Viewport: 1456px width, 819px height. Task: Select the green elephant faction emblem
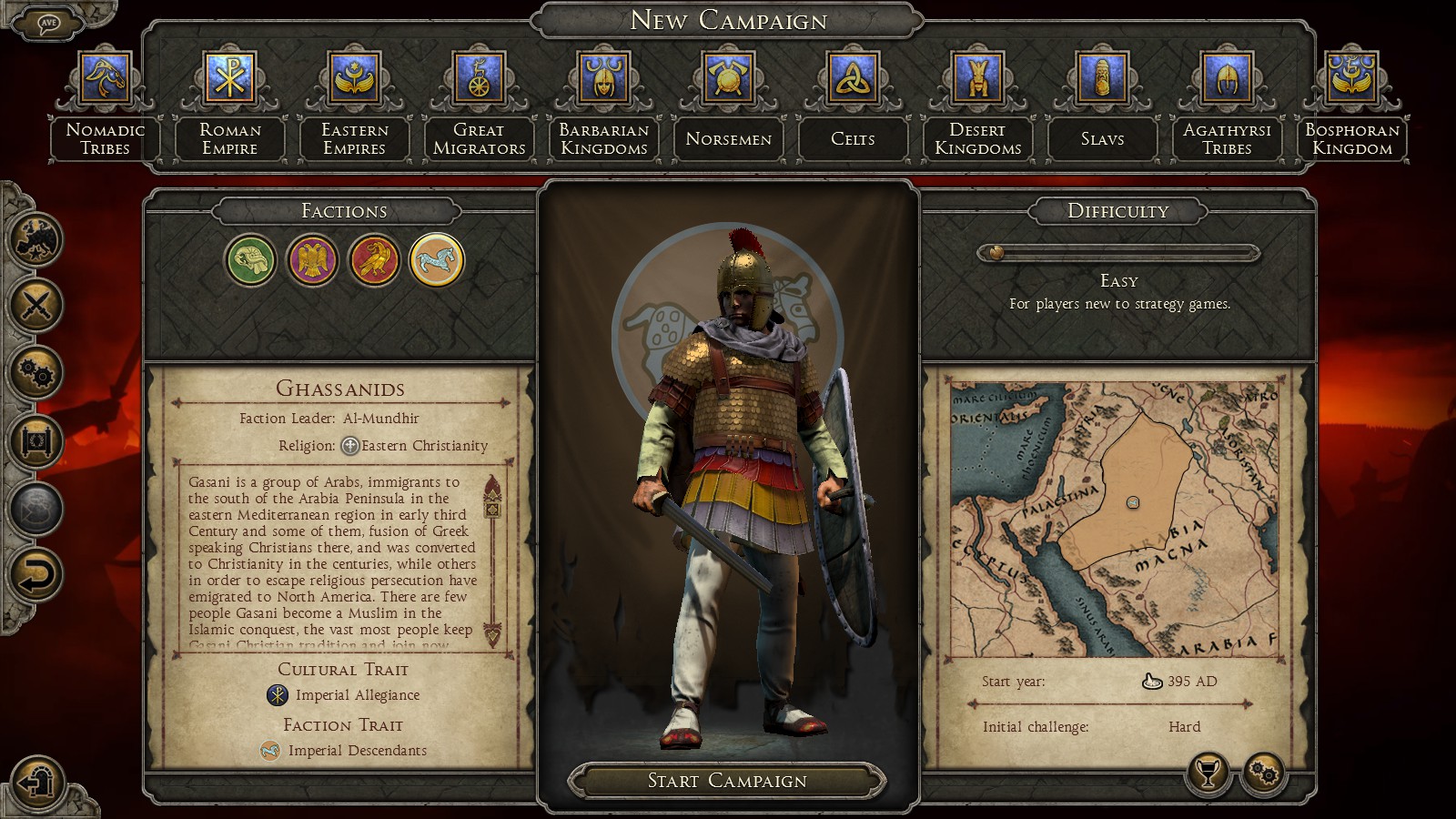(x=250, y=261)
